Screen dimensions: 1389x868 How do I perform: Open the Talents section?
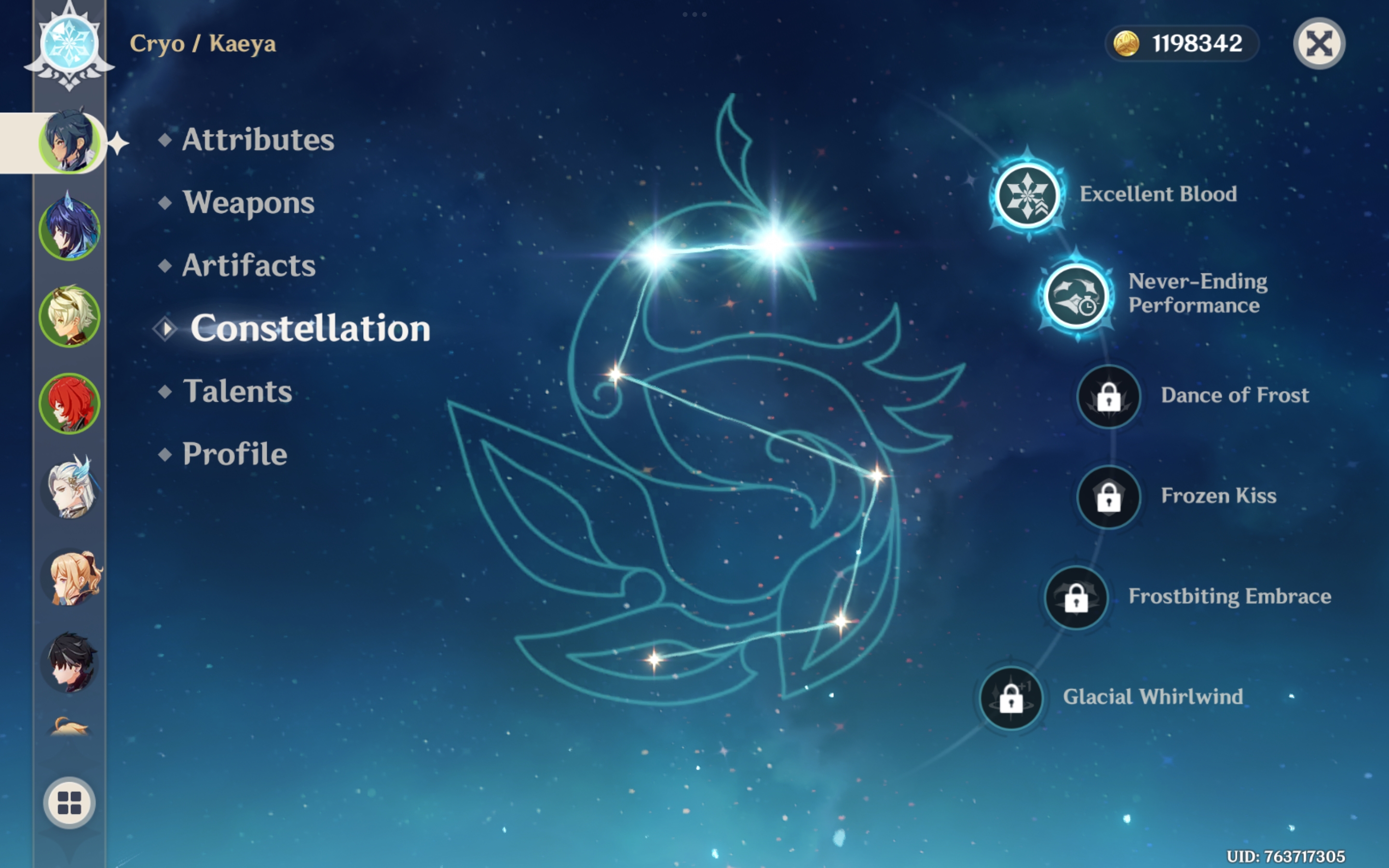[x=238, y=392]
